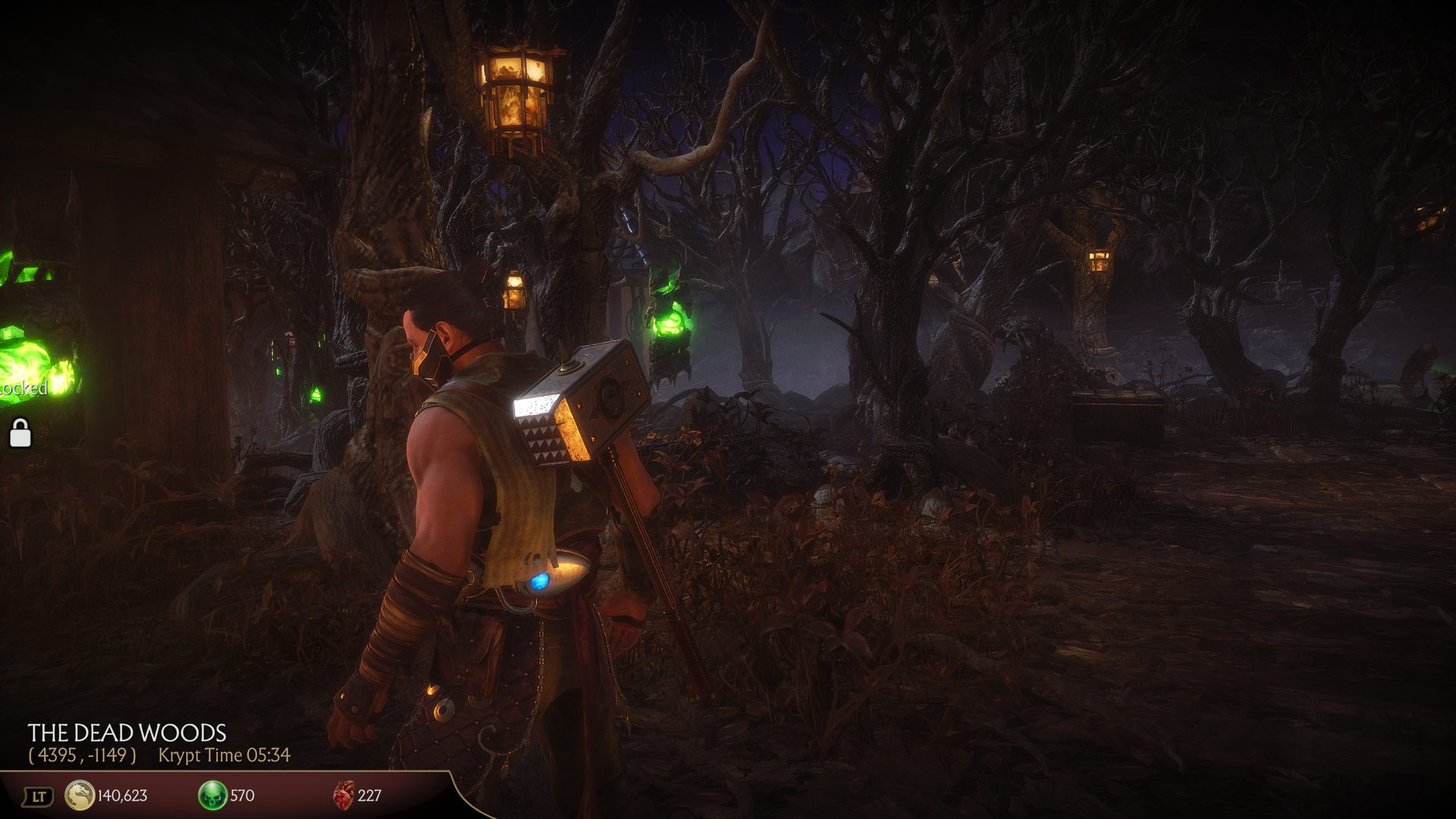The width and height of the screenshot is (1456, 819).
Task: Select the red Hearts currency icon
Action: 344,795
